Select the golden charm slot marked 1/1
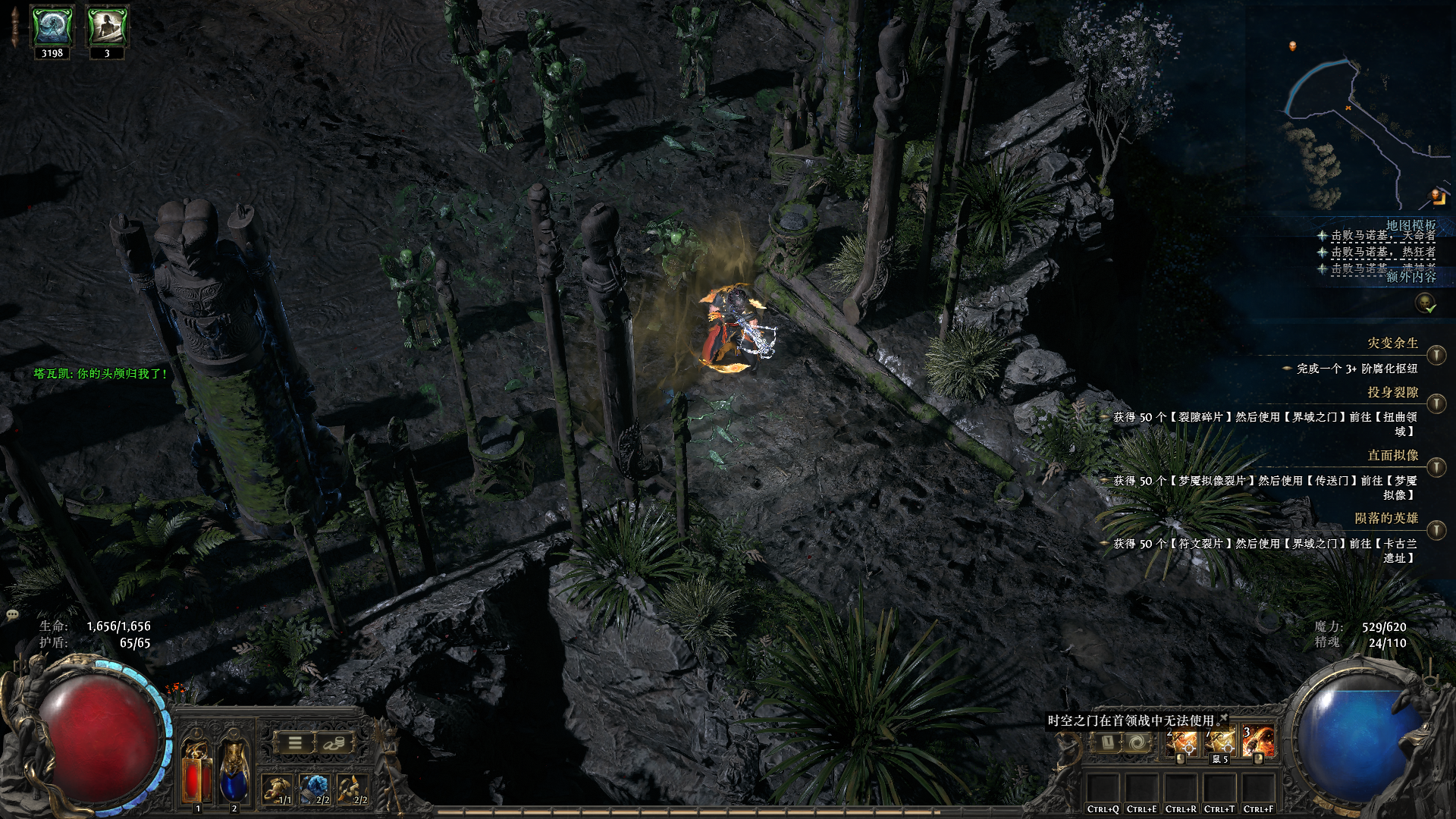 coord(278,789)
